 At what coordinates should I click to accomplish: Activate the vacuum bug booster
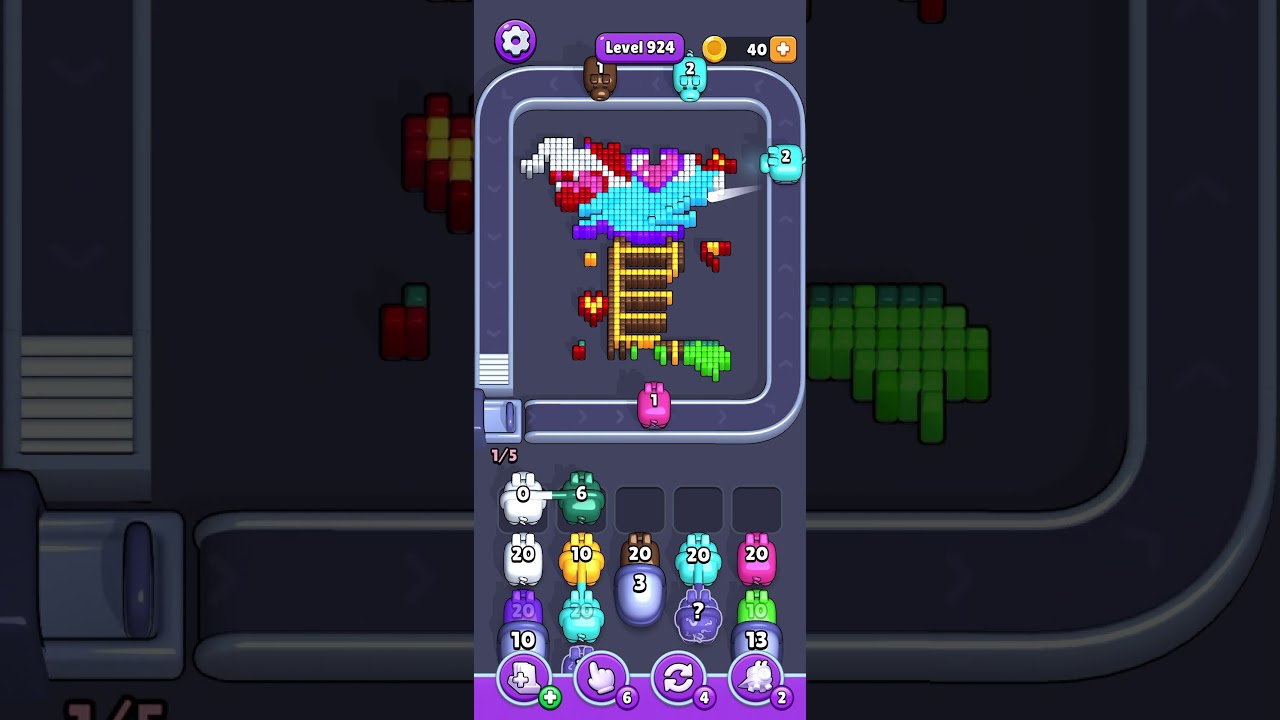click(757, 678)
